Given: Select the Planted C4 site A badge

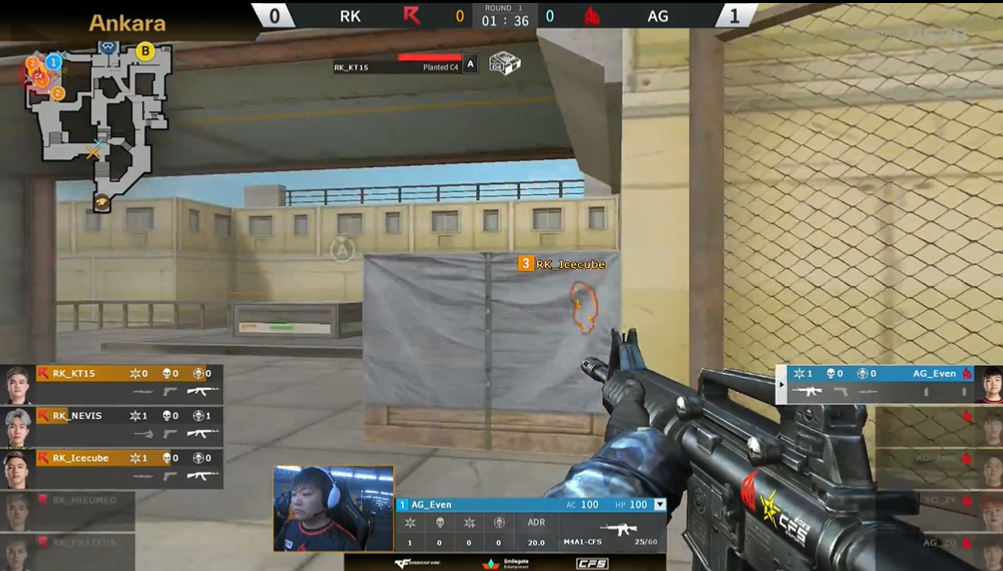Looking at the screenshot, I should point(470,66).
